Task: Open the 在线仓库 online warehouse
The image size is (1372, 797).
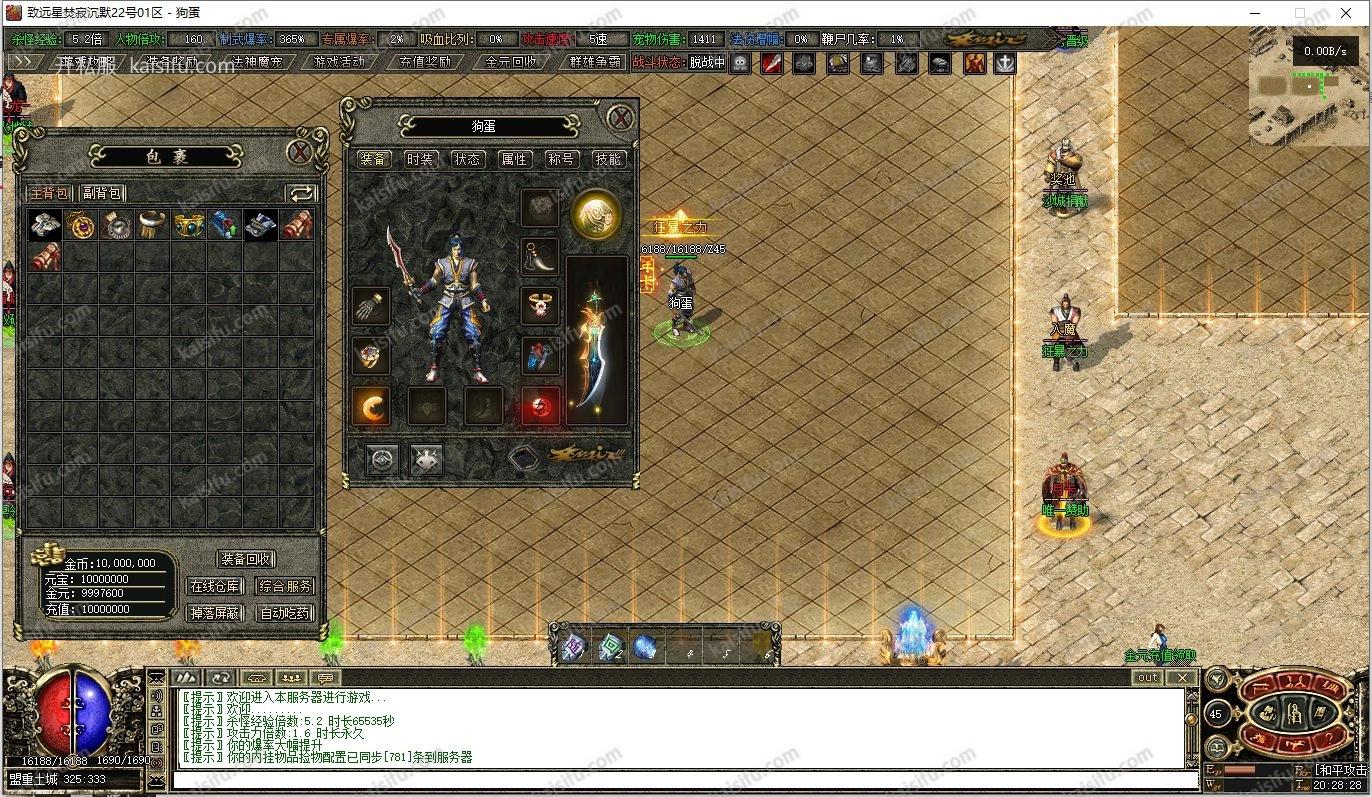Action: click(215, 587)
